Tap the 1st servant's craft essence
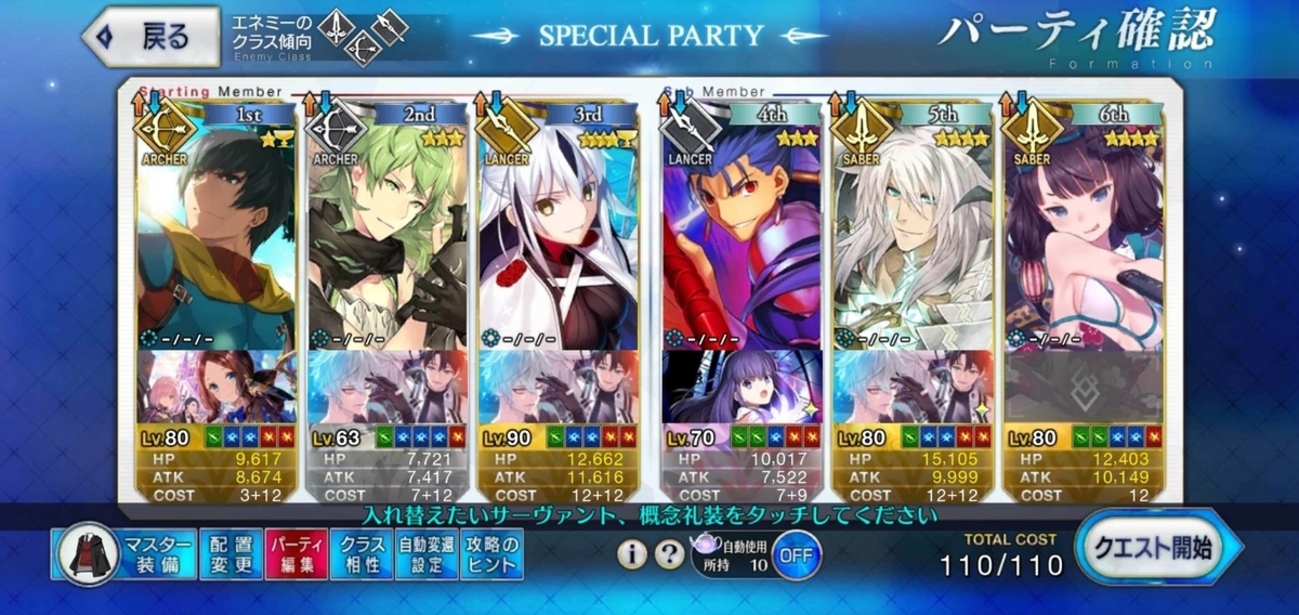The height and width of the screenshot is (615, 1299). point(217,387)
